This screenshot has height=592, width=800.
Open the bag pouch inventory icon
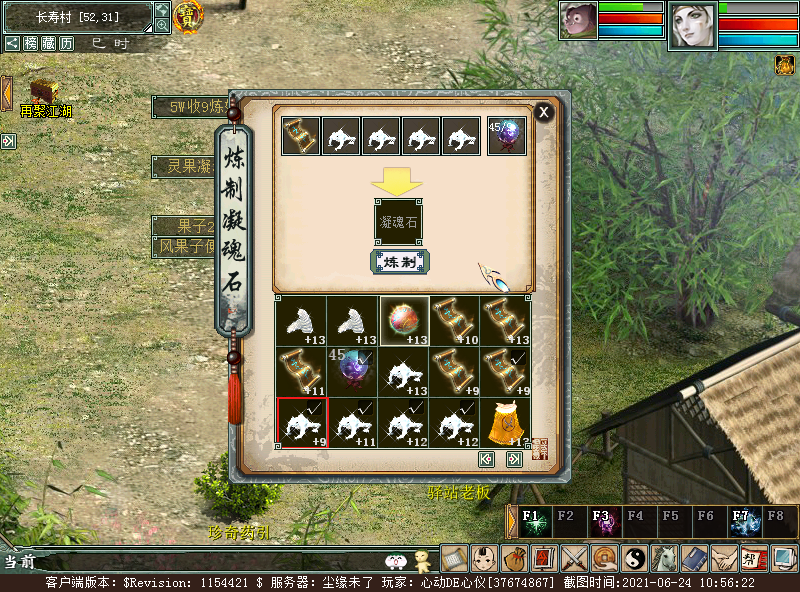514,557
